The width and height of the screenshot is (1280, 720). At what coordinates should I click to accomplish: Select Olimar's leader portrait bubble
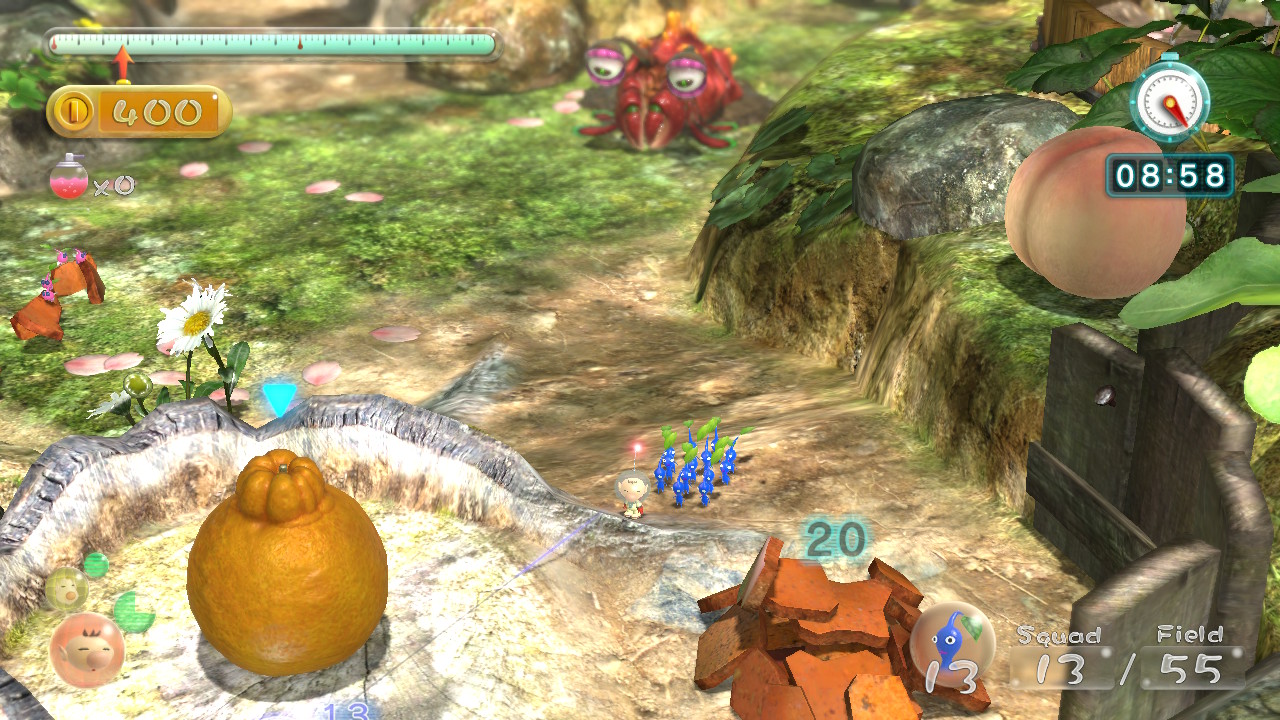point(87,650)
